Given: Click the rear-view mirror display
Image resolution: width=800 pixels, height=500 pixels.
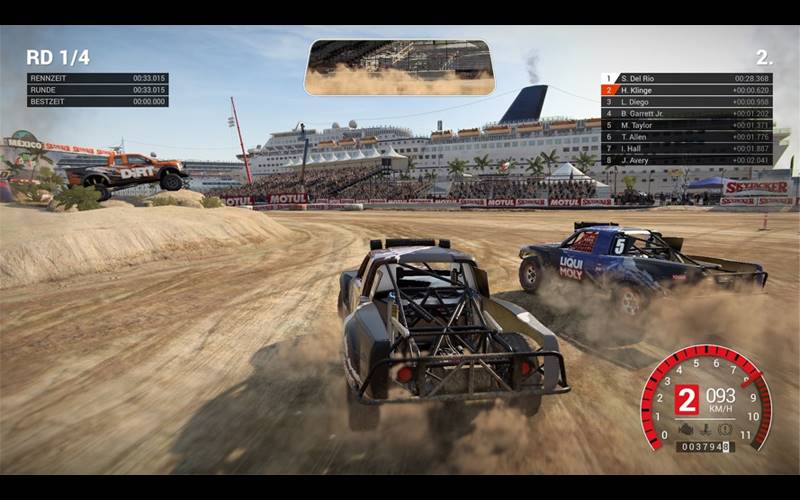Looking at the screenshot, I should (399, 68).
